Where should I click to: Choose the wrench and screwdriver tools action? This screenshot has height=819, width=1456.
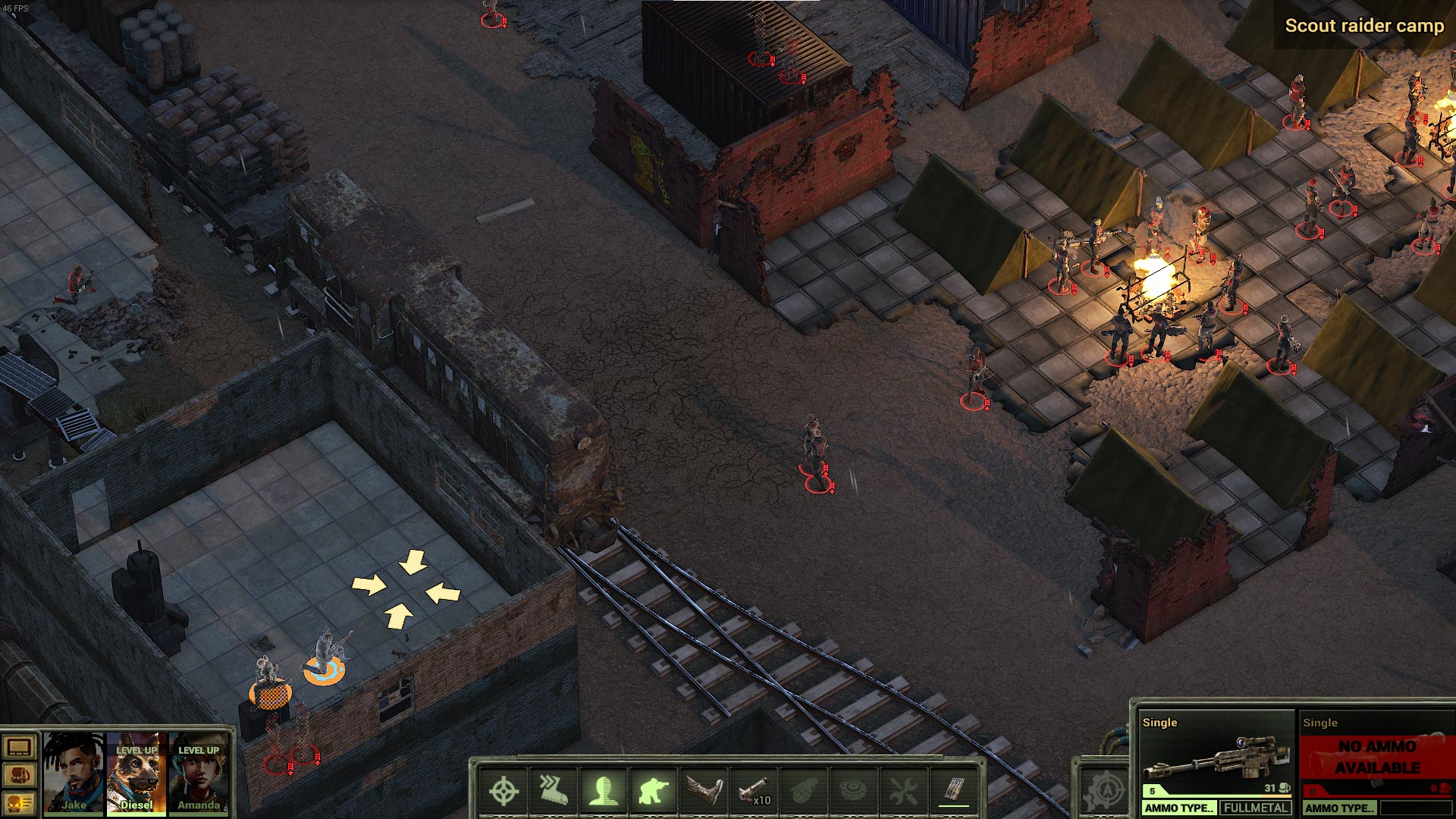(x=903, y=791)
